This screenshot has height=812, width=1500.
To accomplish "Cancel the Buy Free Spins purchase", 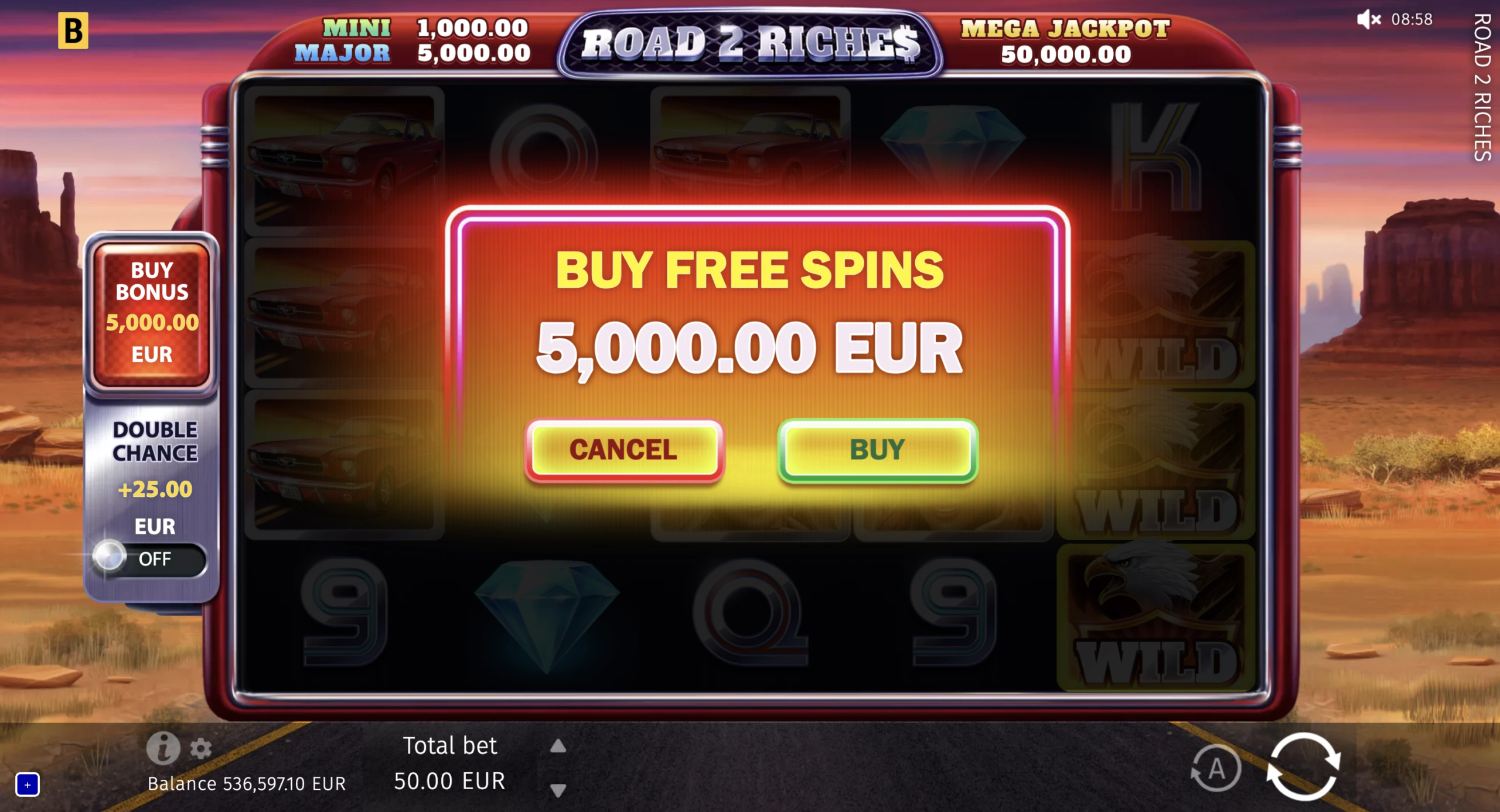I will (x=623, y=450).
